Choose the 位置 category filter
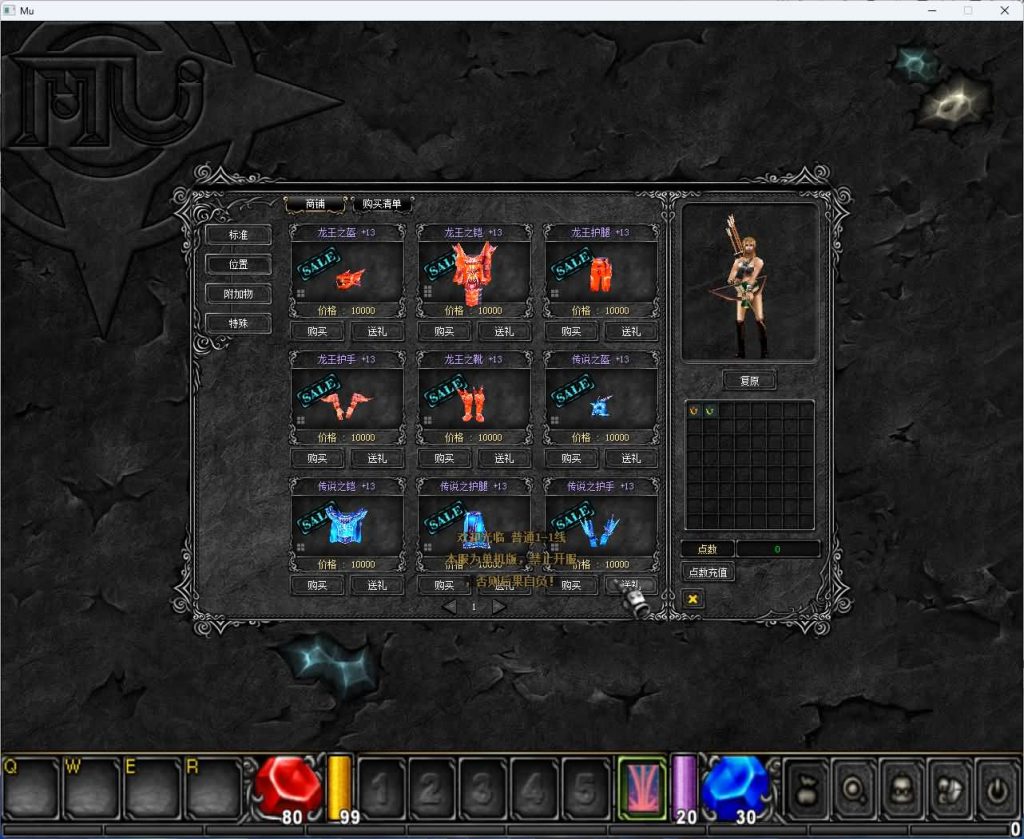The width and height of the screenshot is (1024, 839). [237, 265]
